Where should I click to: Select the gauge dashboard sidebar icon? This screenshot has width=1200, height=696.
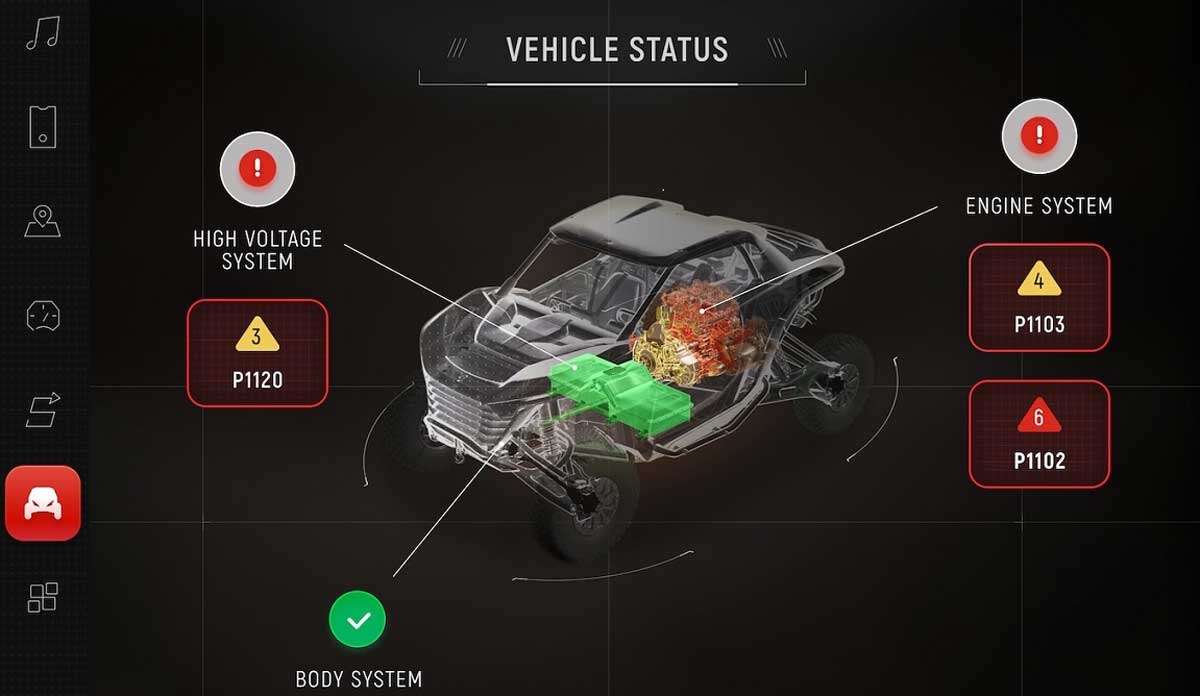coord(43,316)
